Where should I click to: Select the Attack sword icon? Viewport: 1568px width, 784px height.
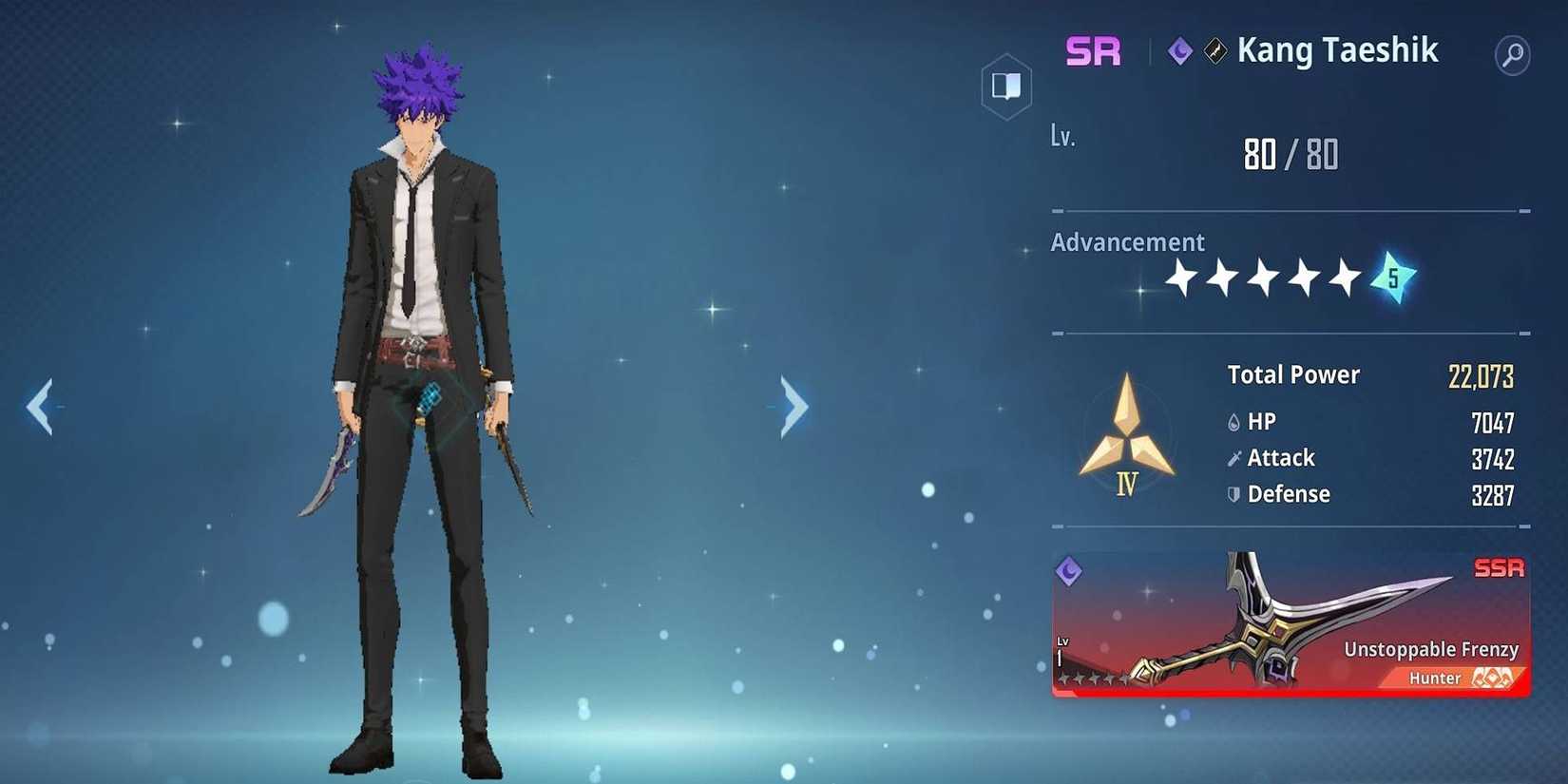[x=1233, y=457]
